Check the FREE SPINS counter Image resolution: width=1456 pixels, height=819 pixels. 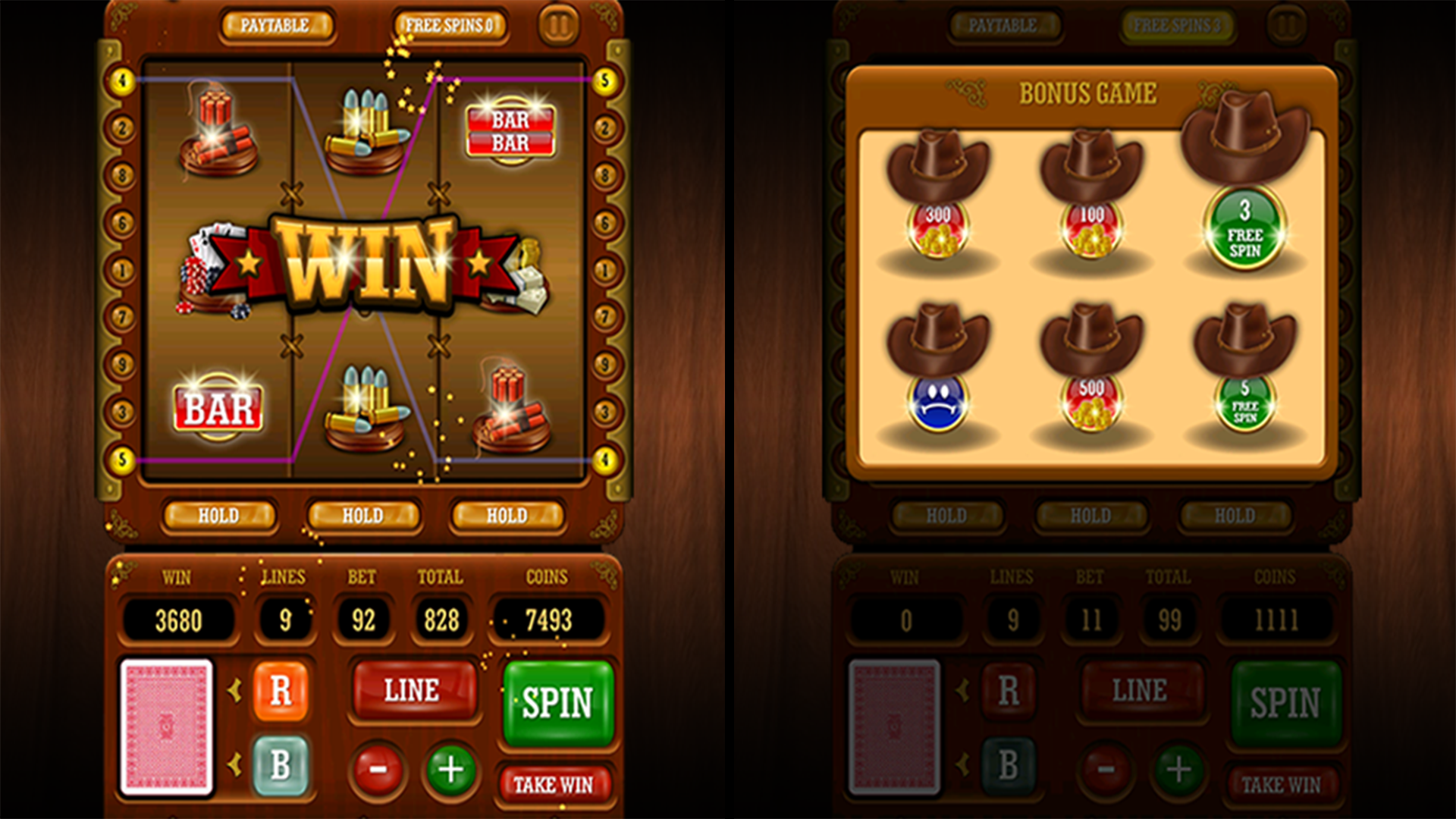point(451,24)
